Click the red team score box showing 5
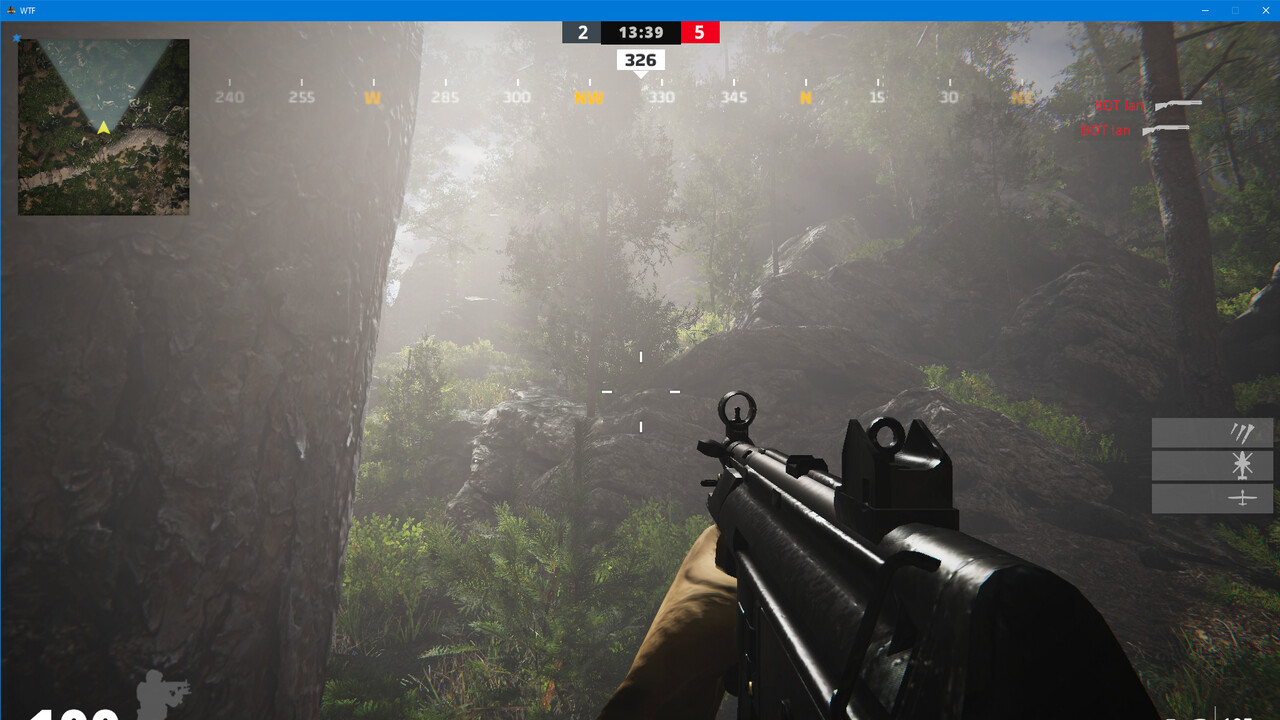 700,31
